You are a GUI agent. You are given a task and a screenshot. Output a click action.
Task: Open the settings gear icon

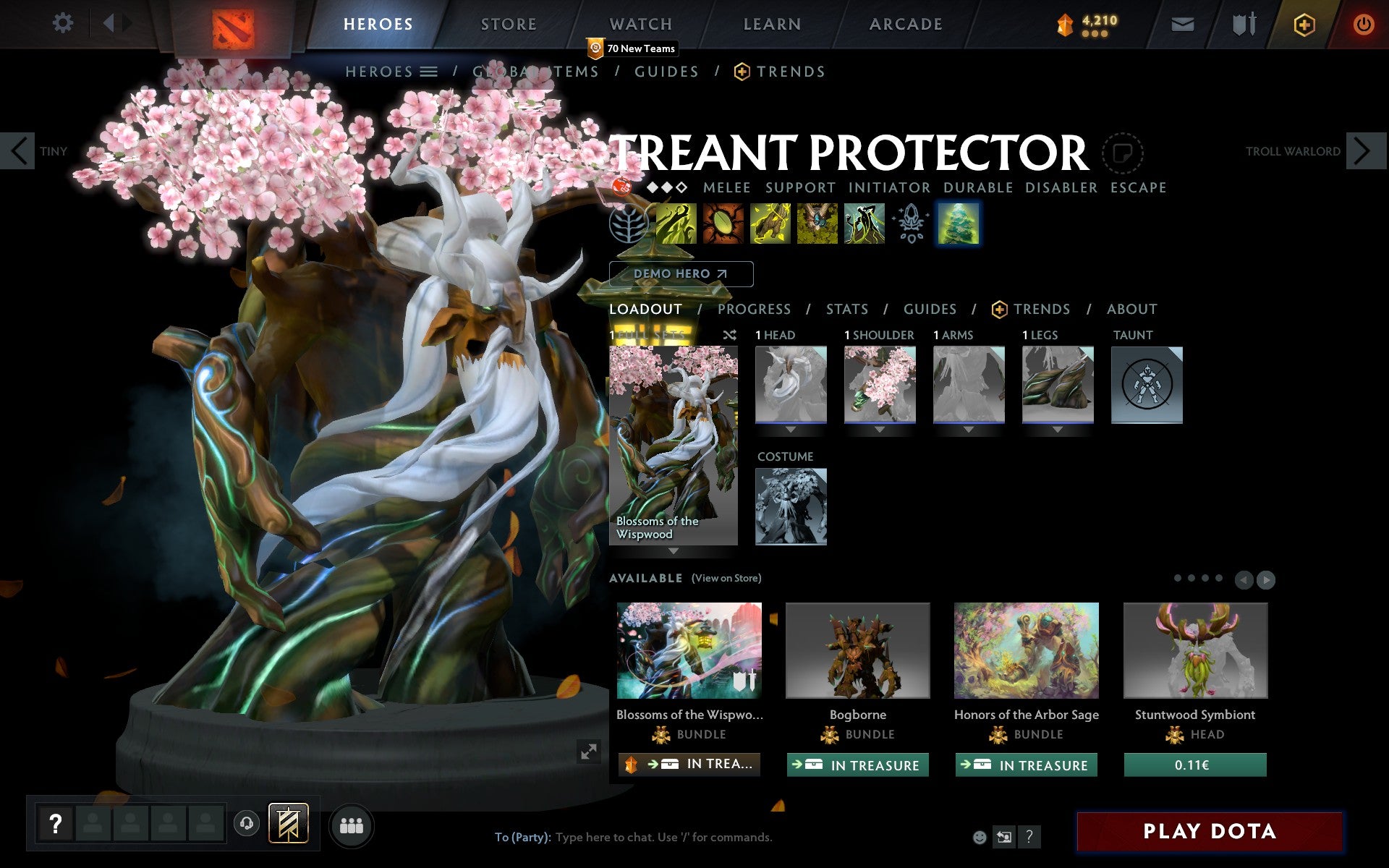[64, 24]
